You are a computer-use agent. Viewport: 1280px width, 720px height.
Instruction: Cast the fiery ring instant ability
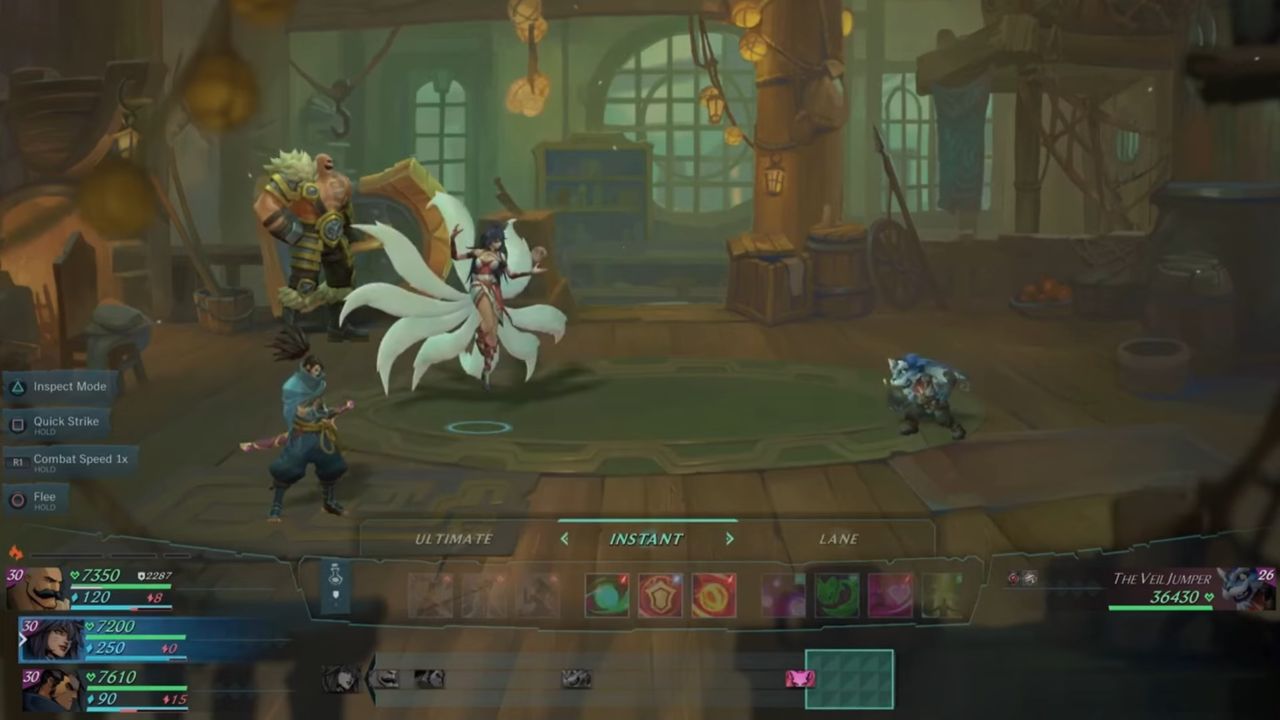click(x=714, y=595)
